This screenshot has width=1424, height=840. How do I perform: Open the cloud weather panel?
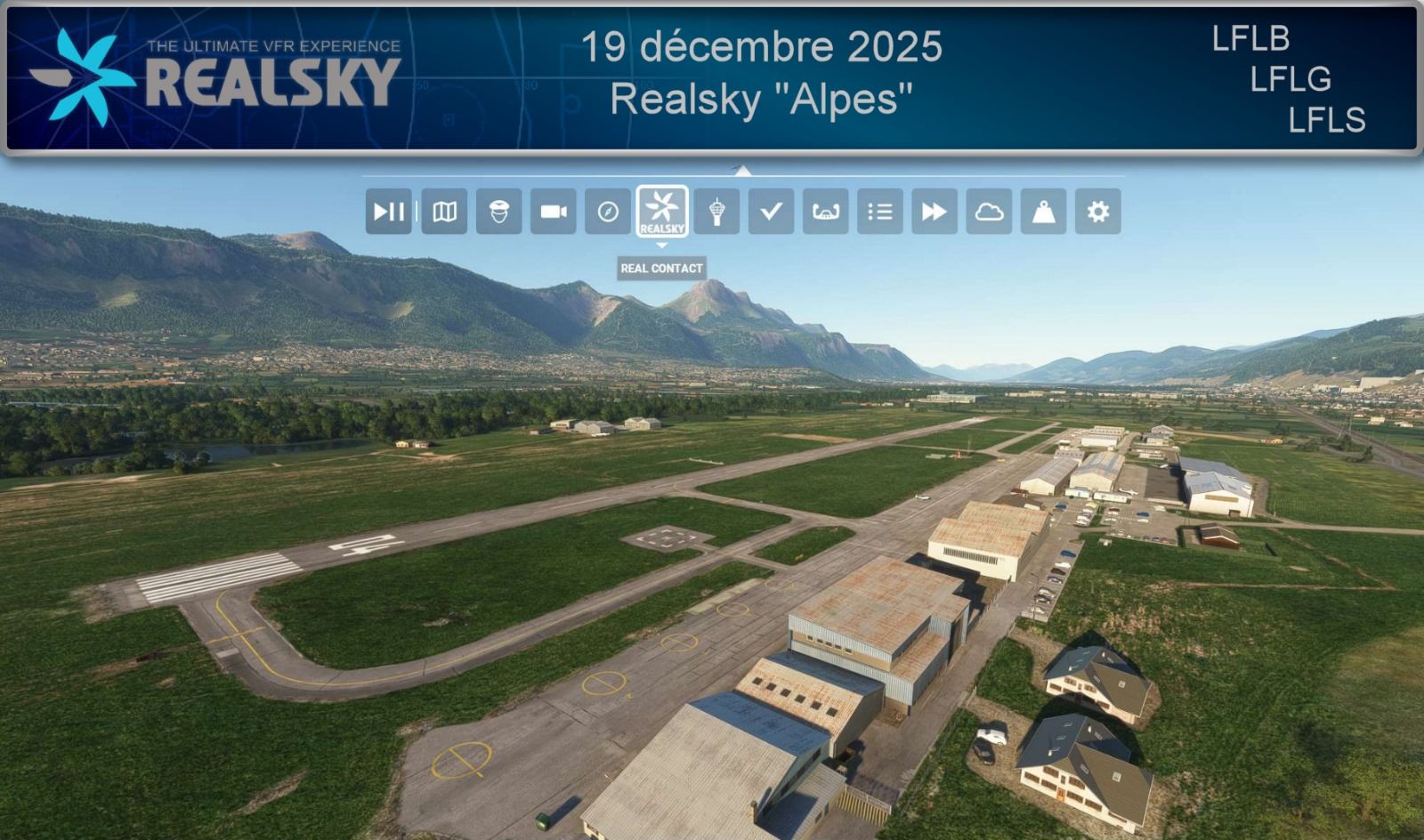click(x=989, y=212)
